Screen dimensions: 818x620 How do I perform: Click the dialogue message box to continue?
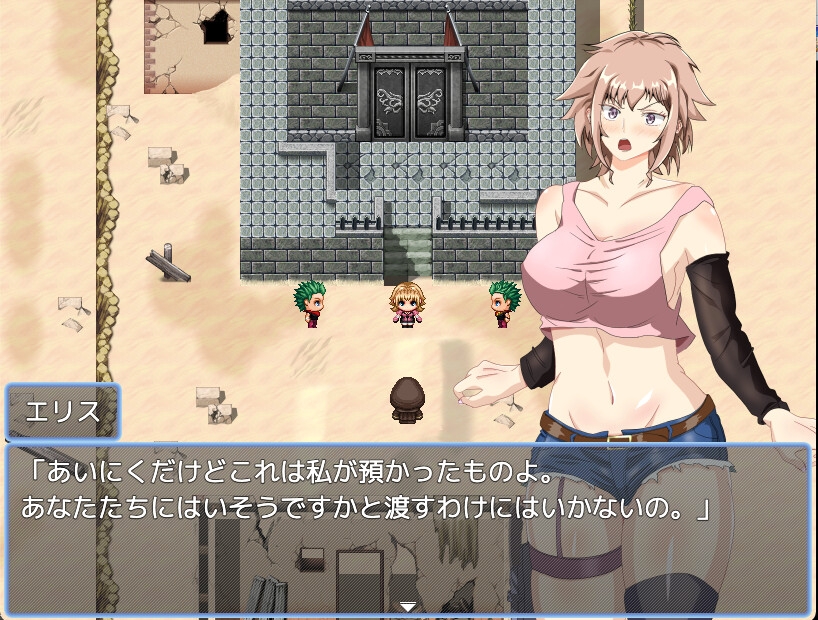408,528
